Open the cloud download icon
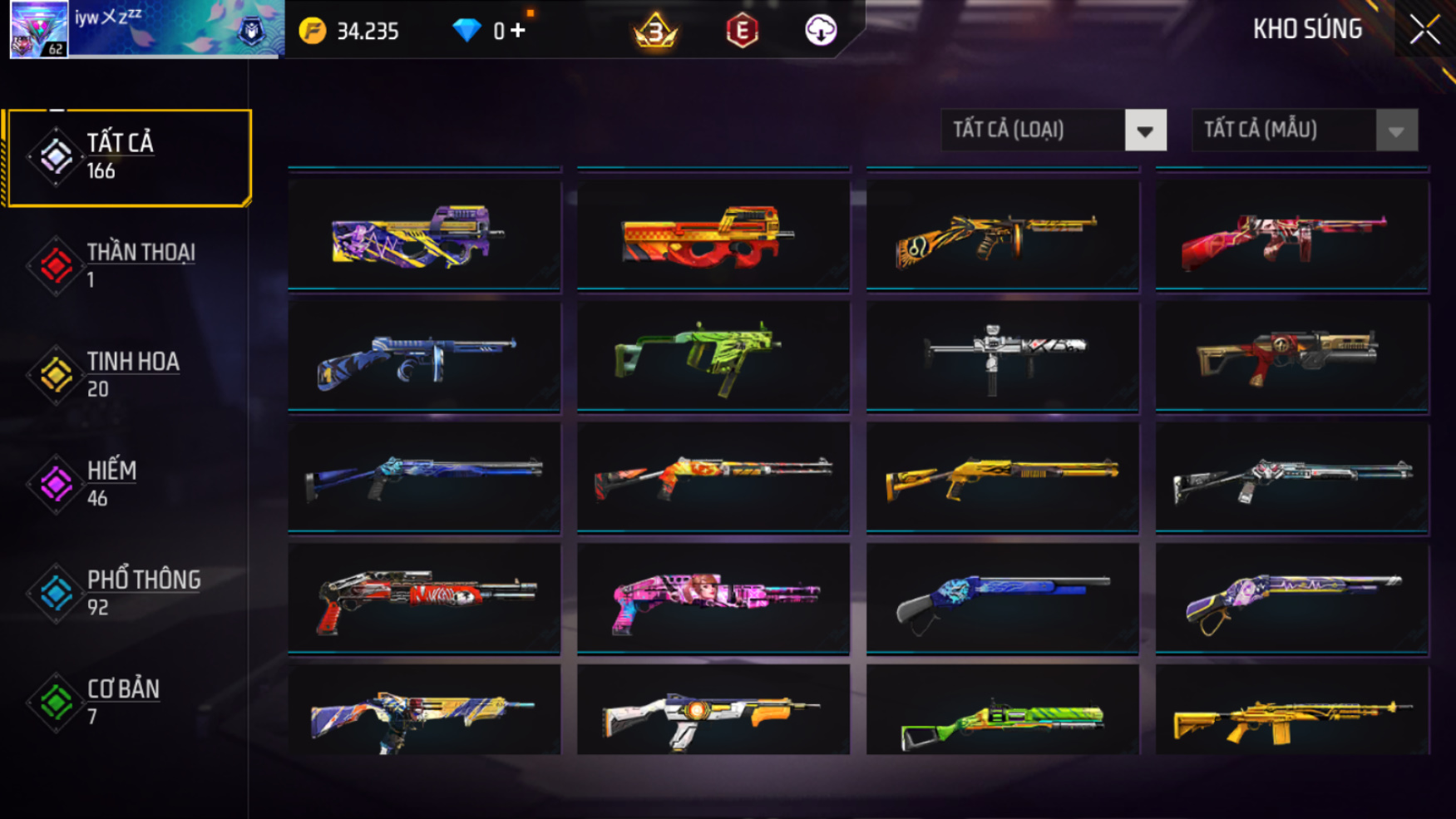This screenshot has height=819, width=1456. [821, 31]
